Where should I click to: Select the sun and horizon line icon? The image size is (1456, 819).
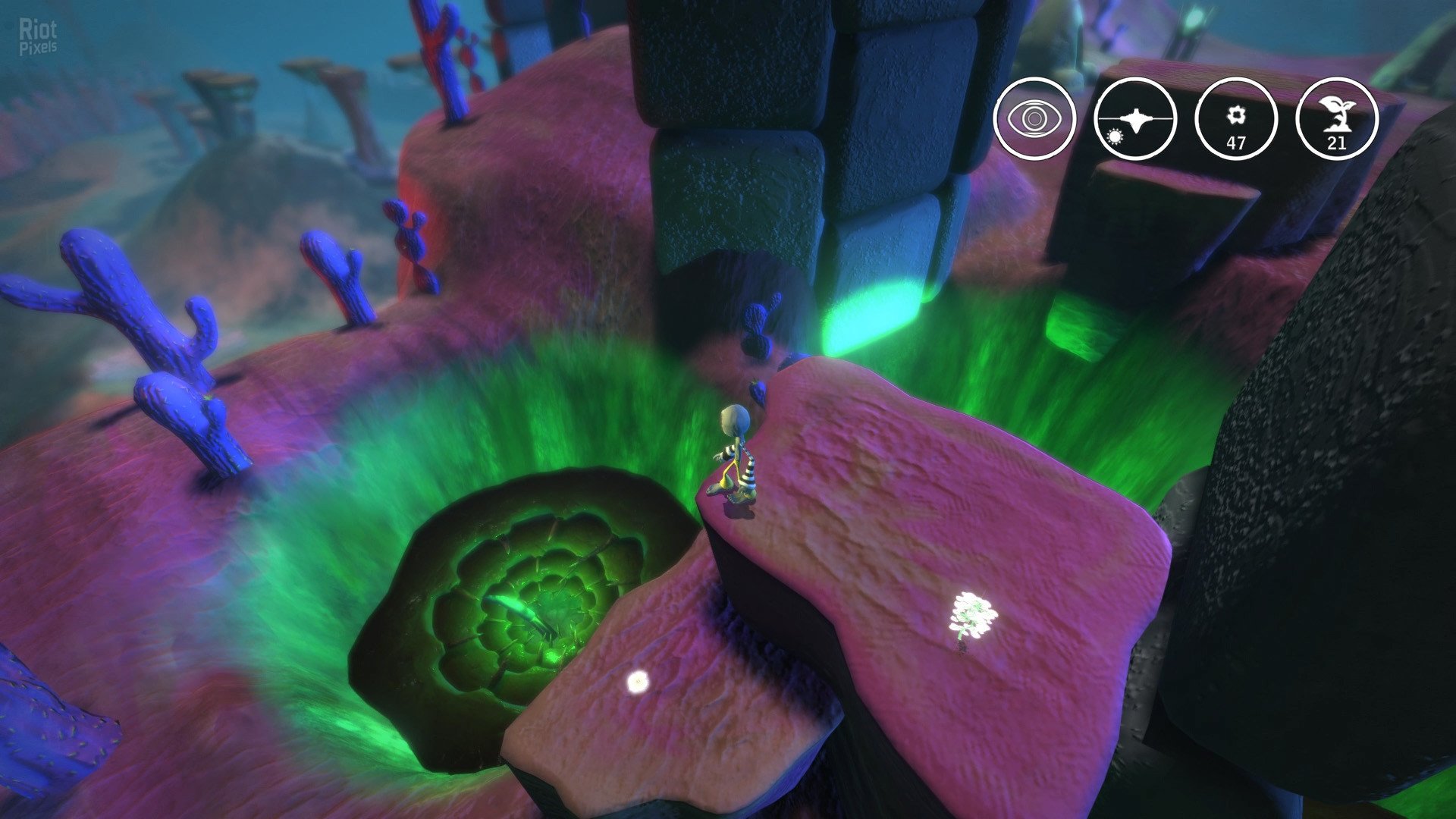coord(1135,118)
